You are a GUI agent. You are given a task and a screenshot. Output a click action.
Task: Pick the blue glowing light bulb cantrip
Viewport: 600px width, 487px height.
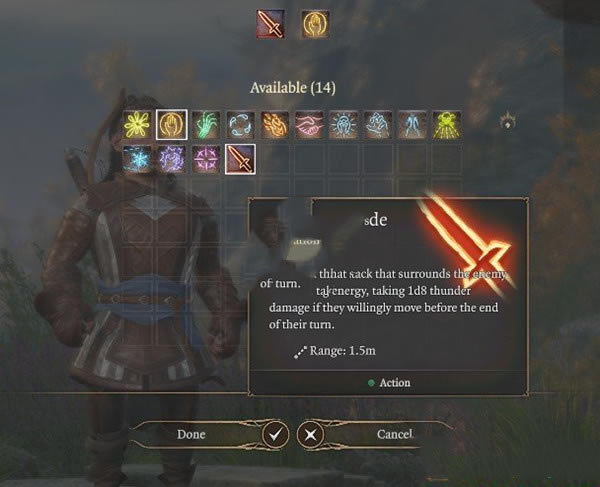[343, 124]
